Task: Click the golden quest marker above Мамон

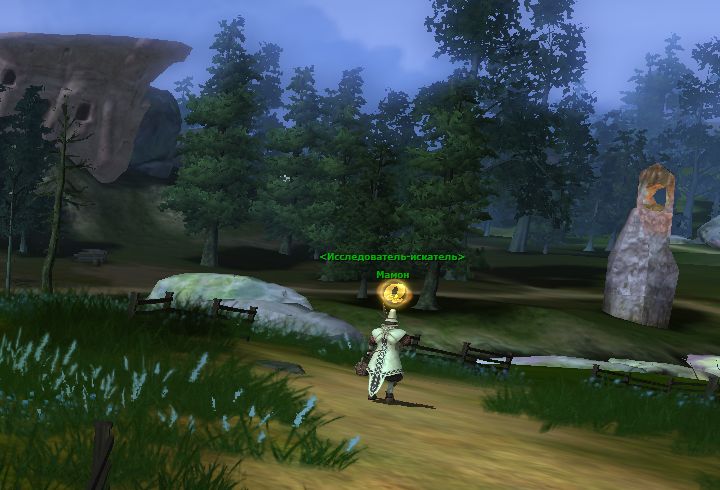Action: (x=396, y=292)
